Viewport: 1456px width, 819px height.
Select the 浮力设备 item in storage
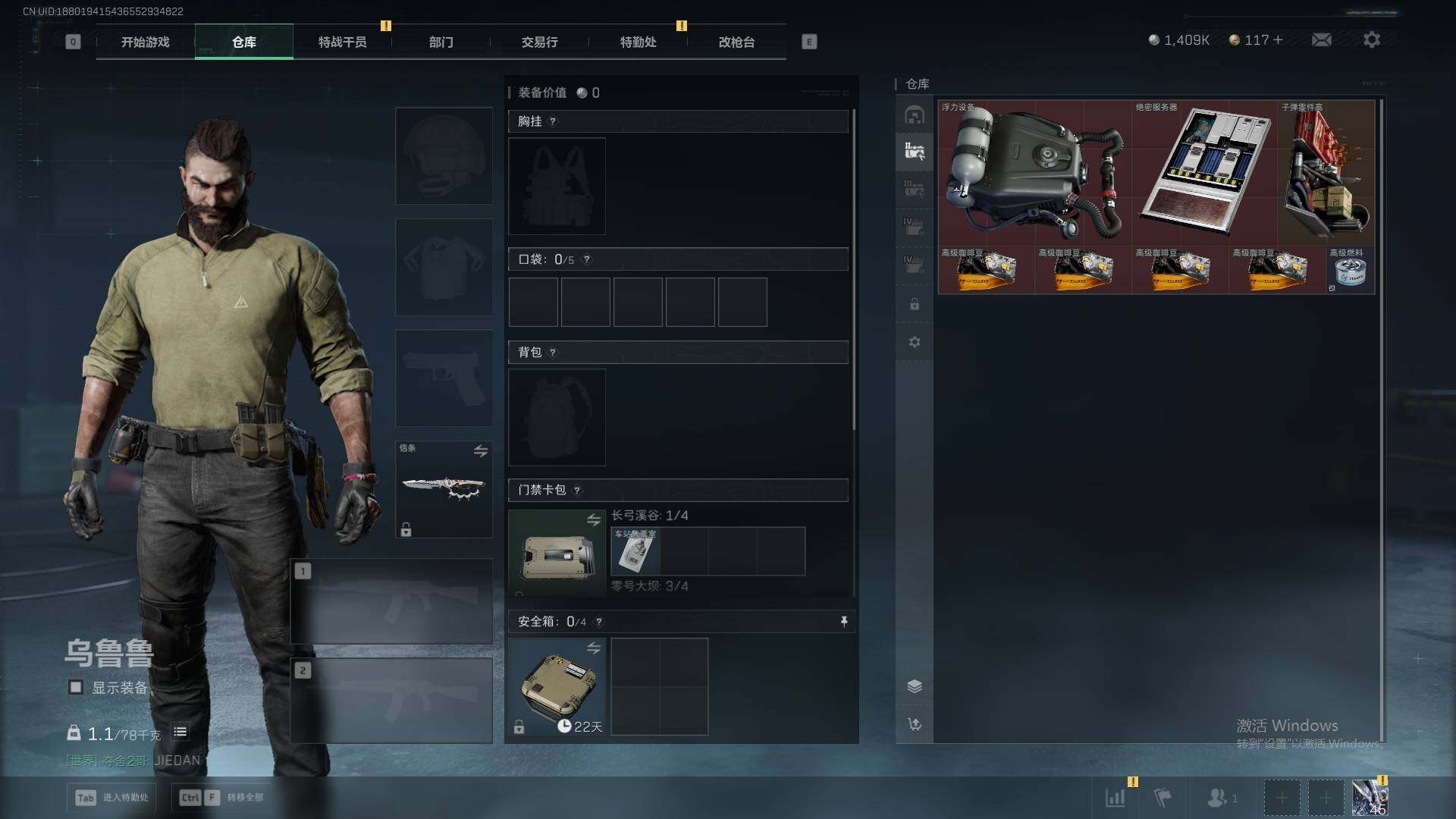coord(1034,173)
